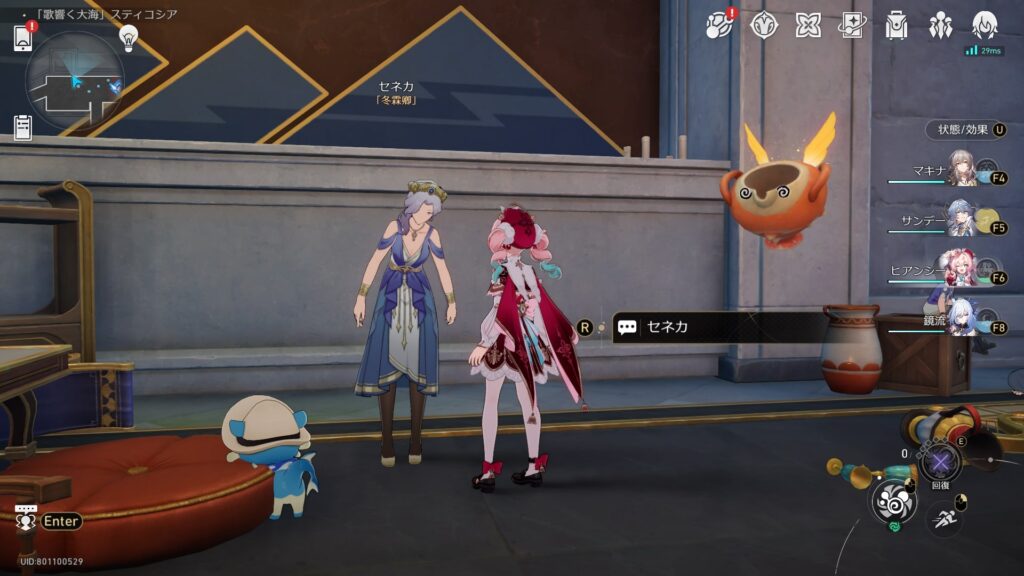Open the backpack inventory
Viewport: 1024px width, 576px height.
click(x=896, y=25)
